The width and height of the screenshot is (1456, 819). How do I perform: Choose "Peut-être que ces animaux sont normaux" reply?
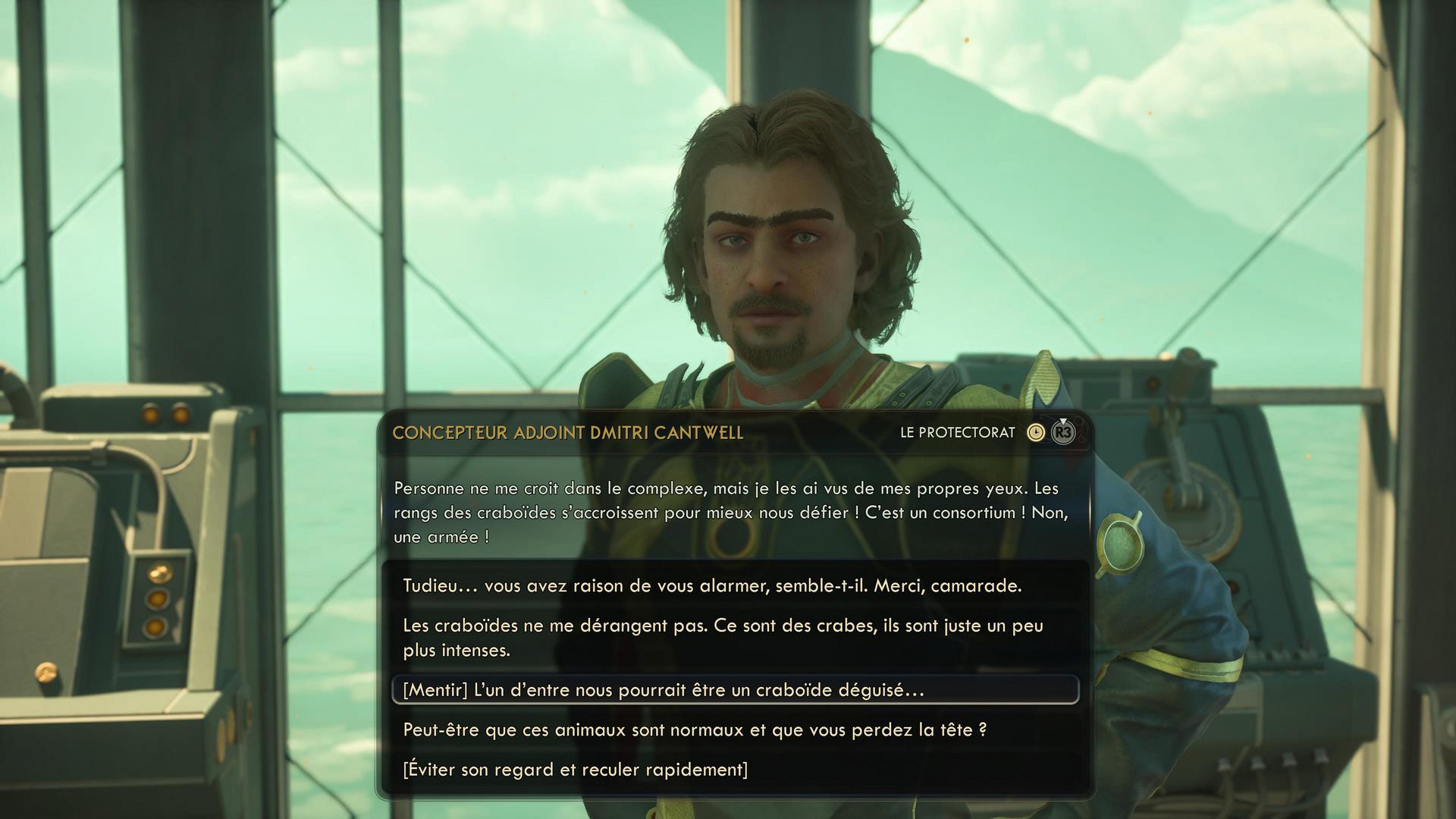click(694, 730)
